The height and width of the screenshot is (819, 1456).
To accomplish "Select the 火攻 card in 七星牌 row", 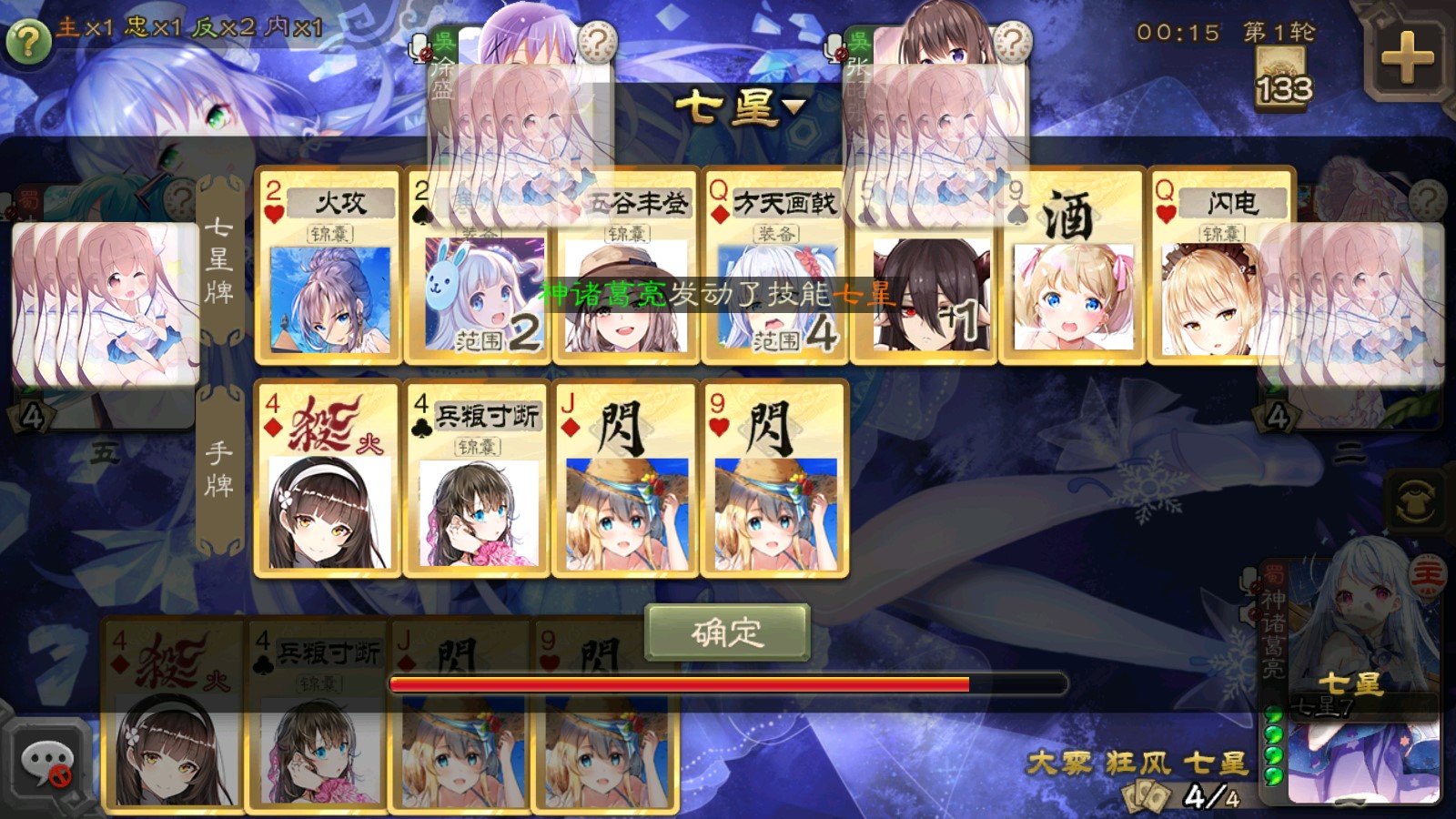I will pyautogui.click(x=329, y=266).
